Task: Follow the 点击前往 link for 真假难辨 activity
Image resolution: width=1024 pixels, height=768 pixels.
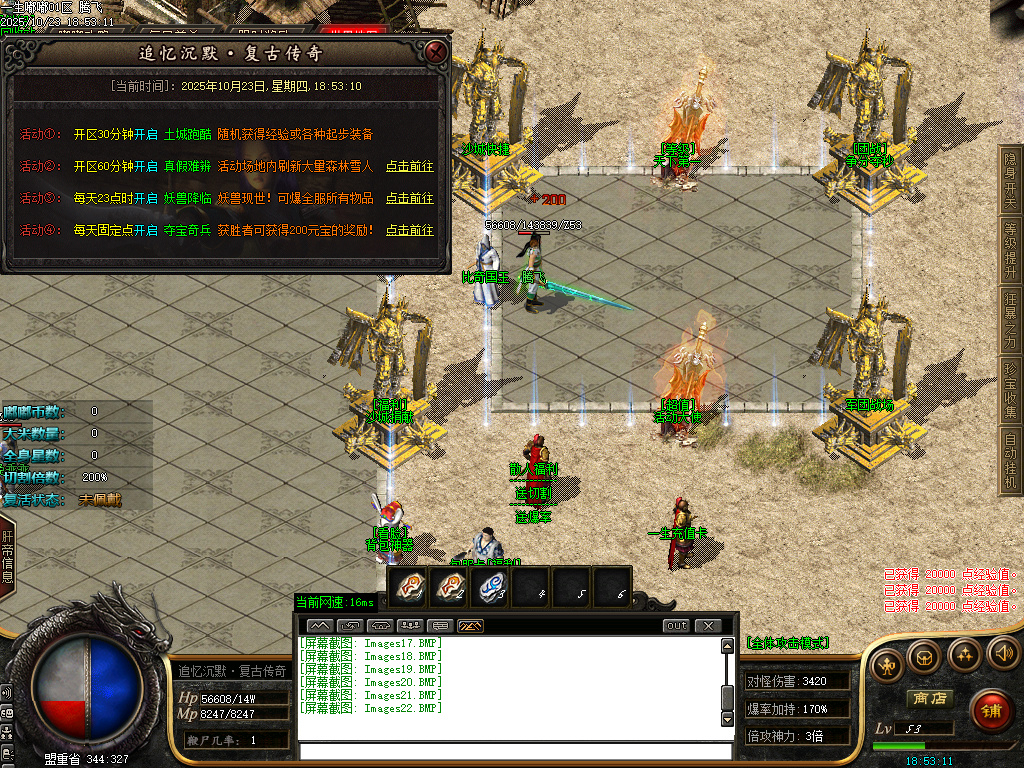Action: 410,166
